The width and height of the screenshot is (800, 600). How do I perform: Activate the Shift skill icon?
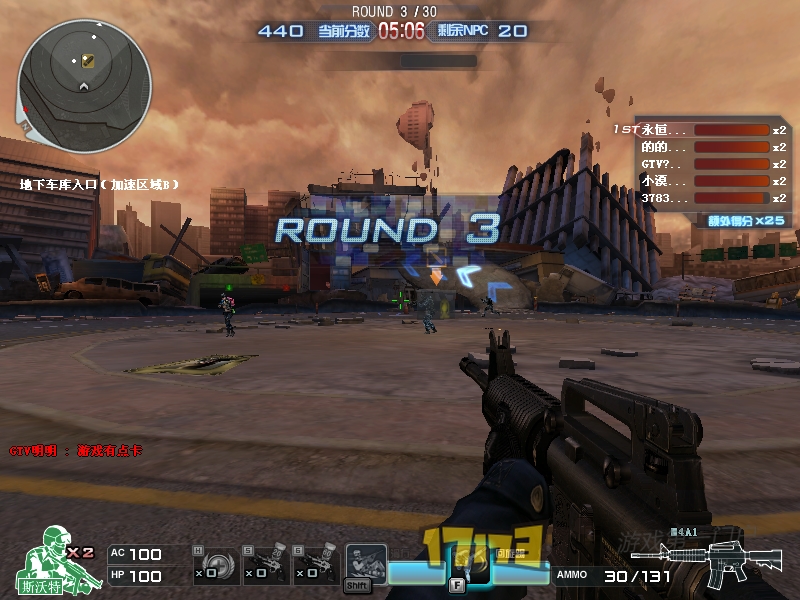click(x=365, y=565)
